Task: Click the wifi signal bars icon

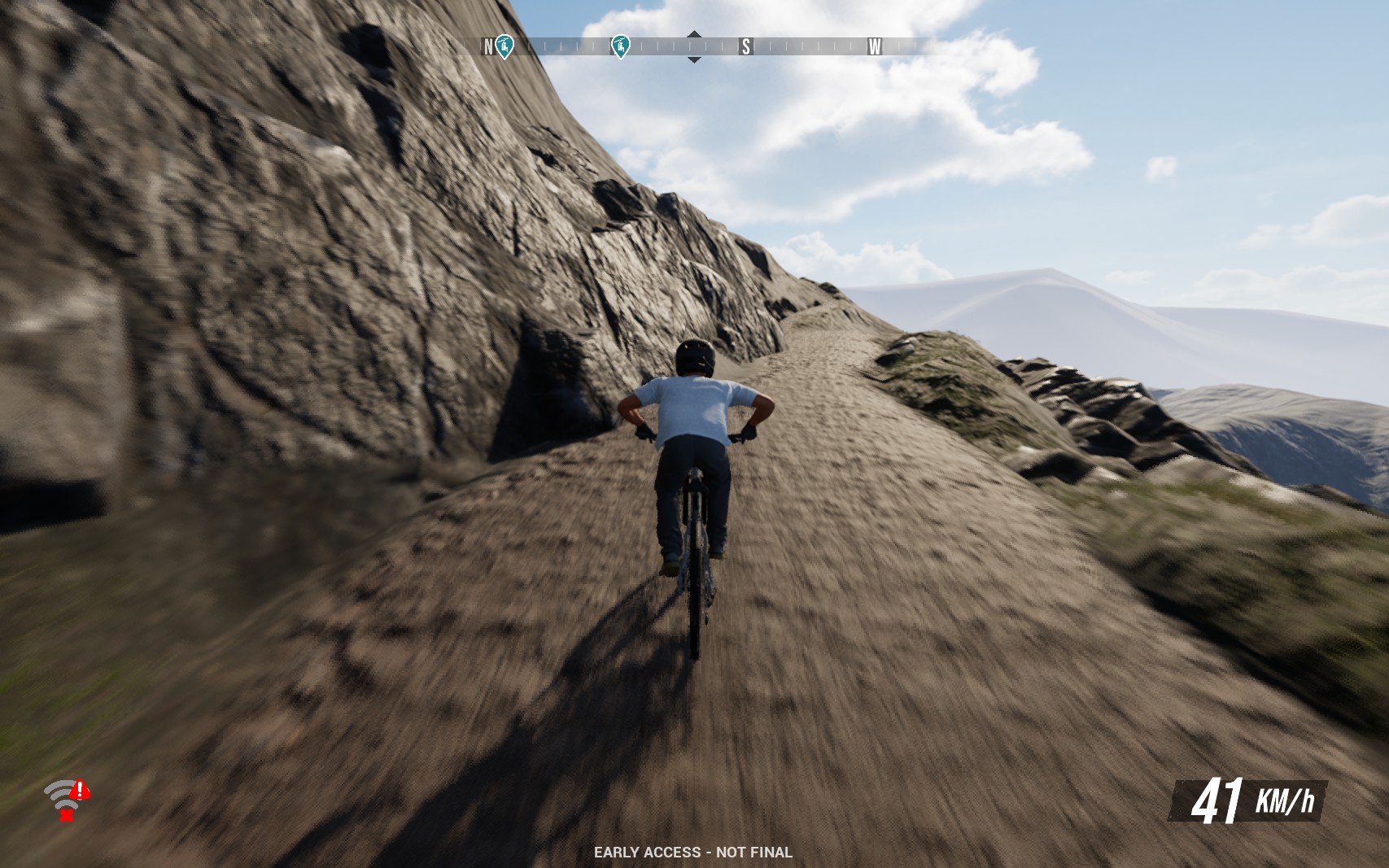Action: coord(59,793)
